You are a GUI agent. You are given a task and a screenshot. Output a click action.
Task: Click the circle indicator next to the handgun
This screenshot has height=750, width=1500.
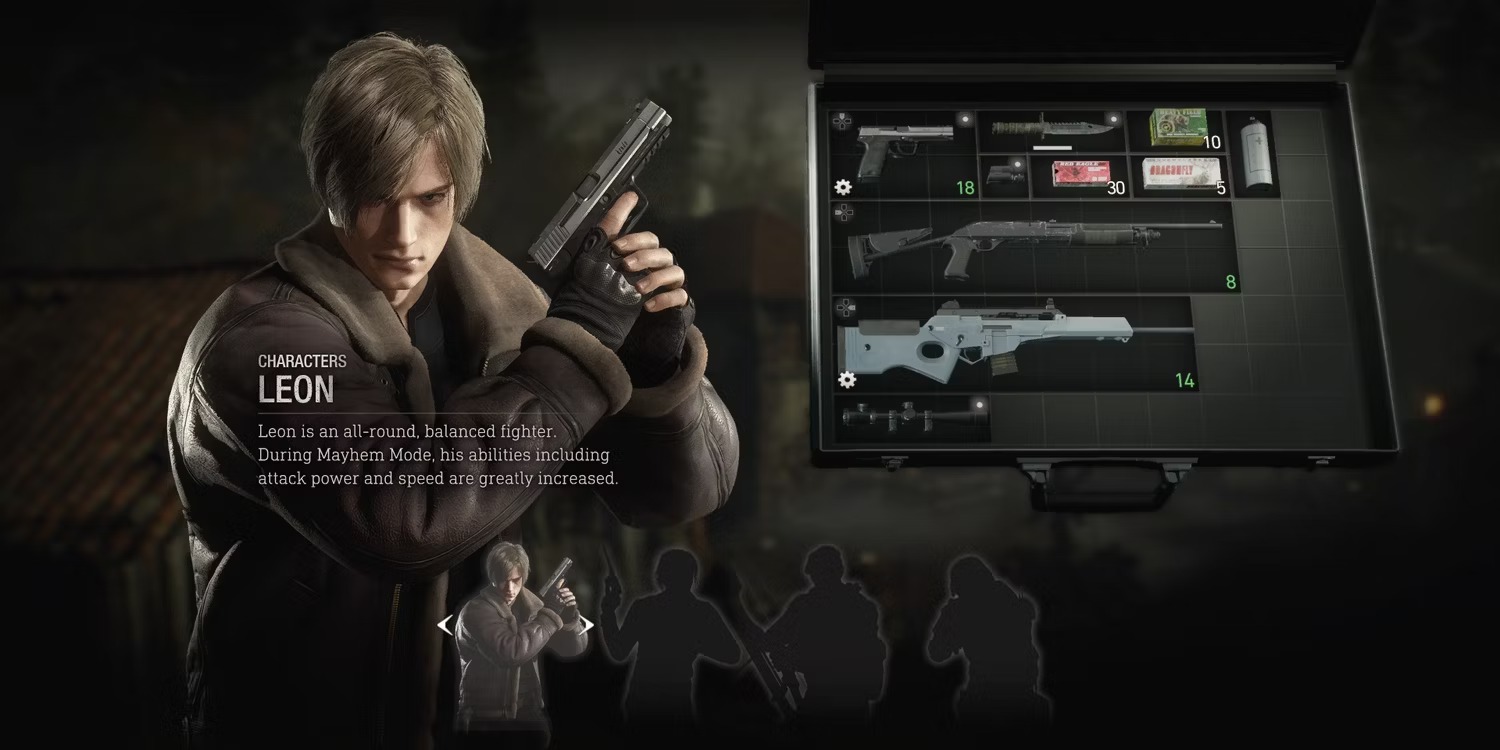click(962, 119)
